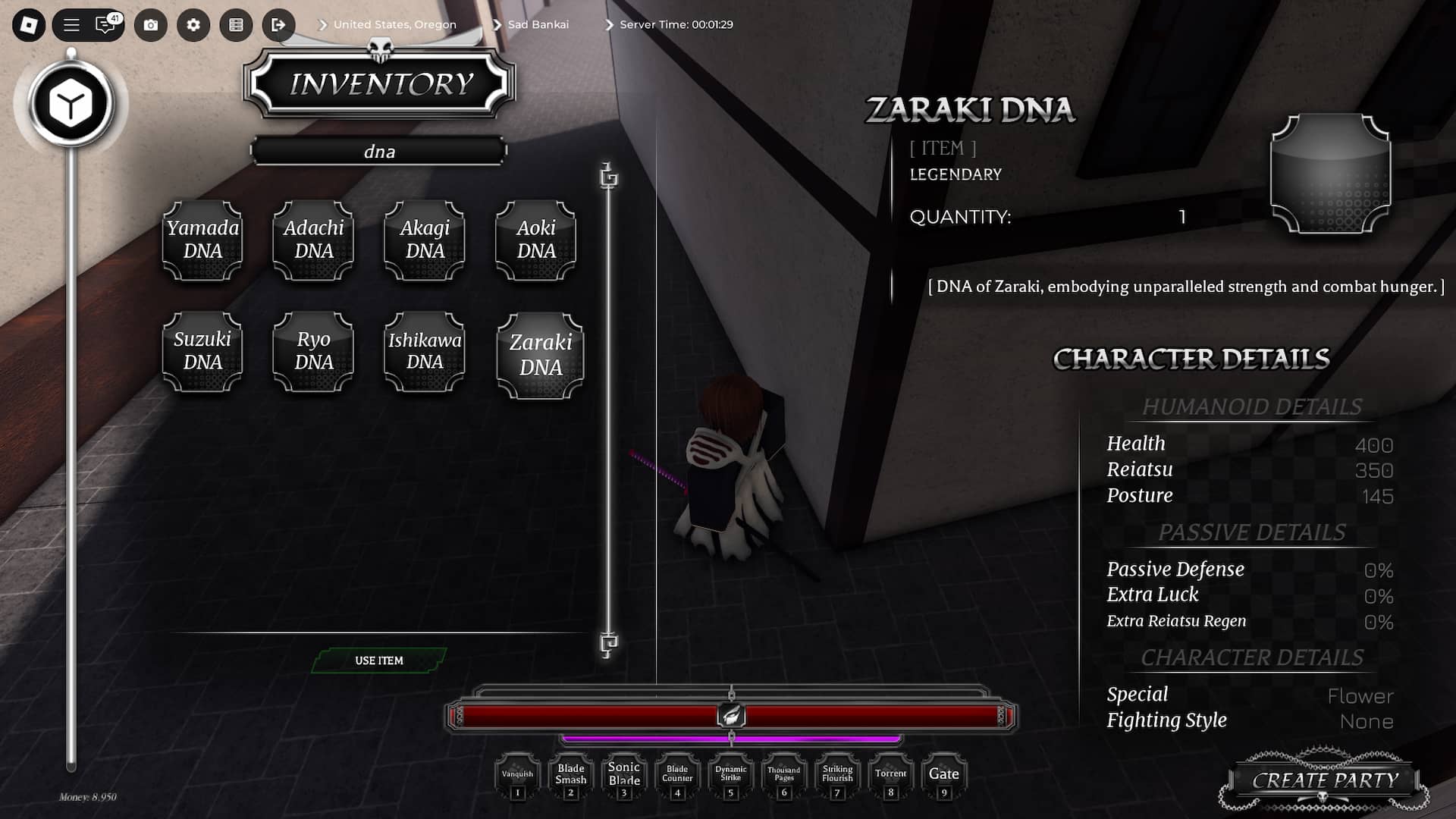Use the Blade Counter skill
Viewport: 1456px width, 819px height.
tap(676, 775)
